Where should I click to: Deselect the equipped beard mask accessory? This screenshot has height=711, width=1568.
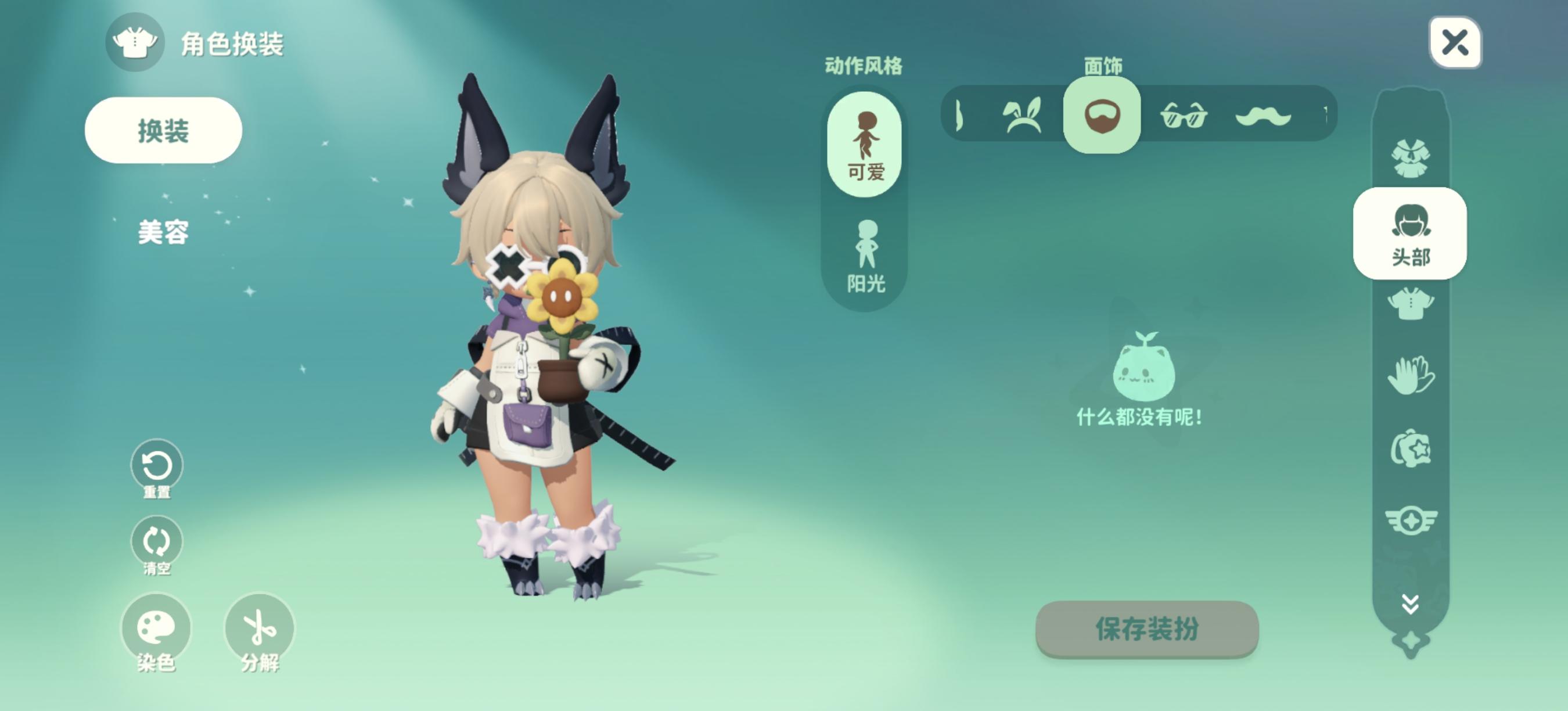pyautogui.click(x=1103, y=116)
